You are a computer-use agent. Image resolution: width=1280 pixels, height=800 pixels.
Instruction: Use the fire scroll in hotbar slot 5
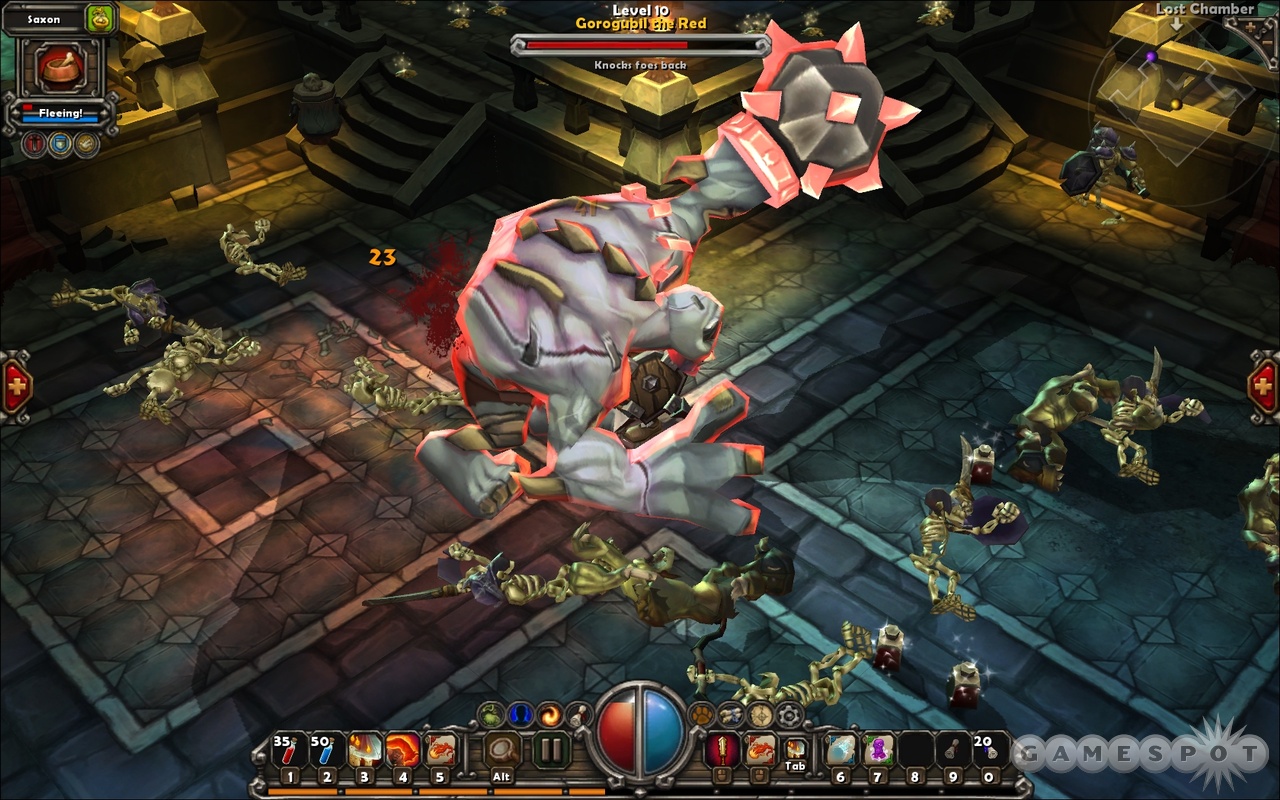pos(441,750)
